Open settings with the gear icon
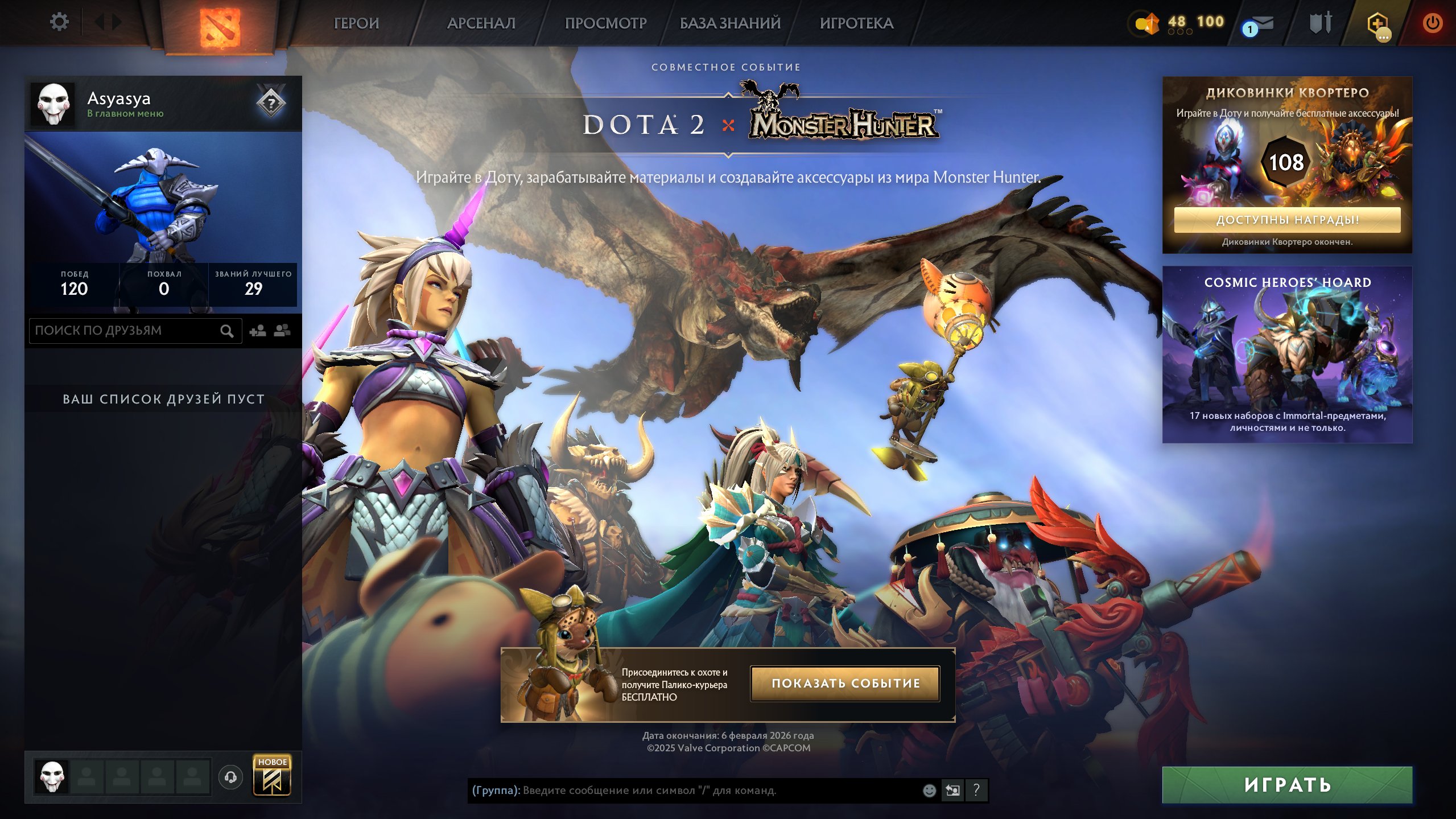The image size is (1456, 819). [x=59, y=21]
